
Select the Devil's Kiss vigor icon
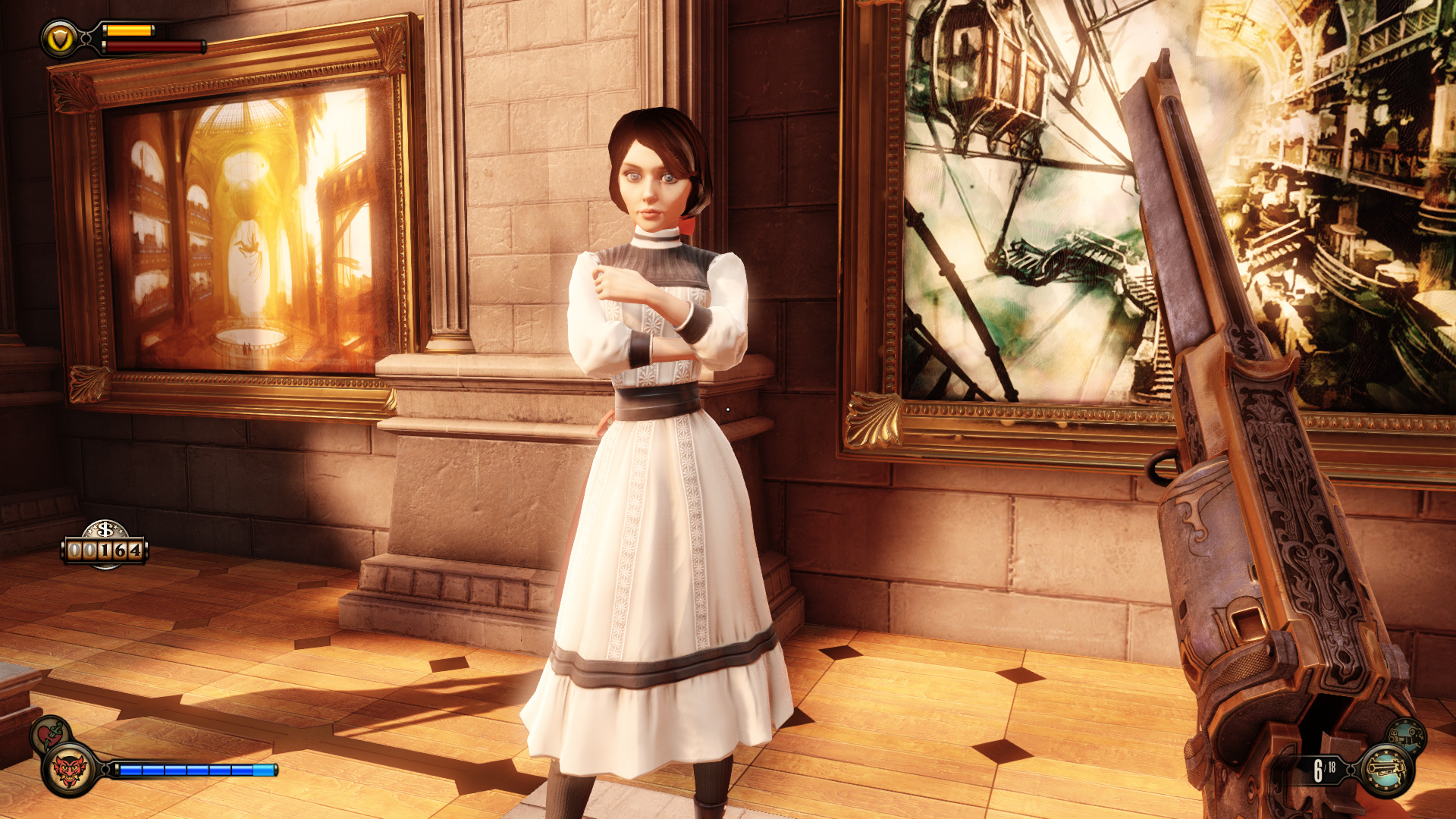(x=70, y=770)
